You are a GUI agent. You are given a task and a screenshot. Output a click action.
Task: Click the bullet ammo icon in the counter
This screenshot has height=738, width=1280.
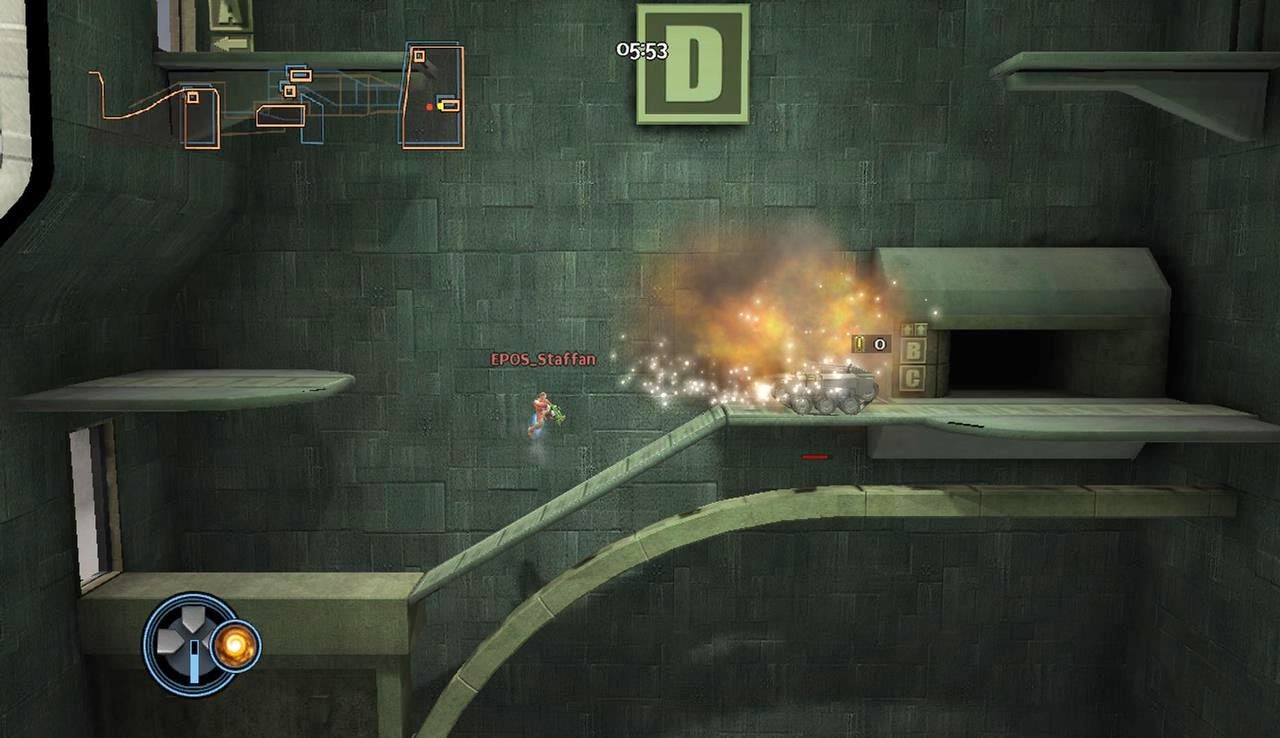859,345
